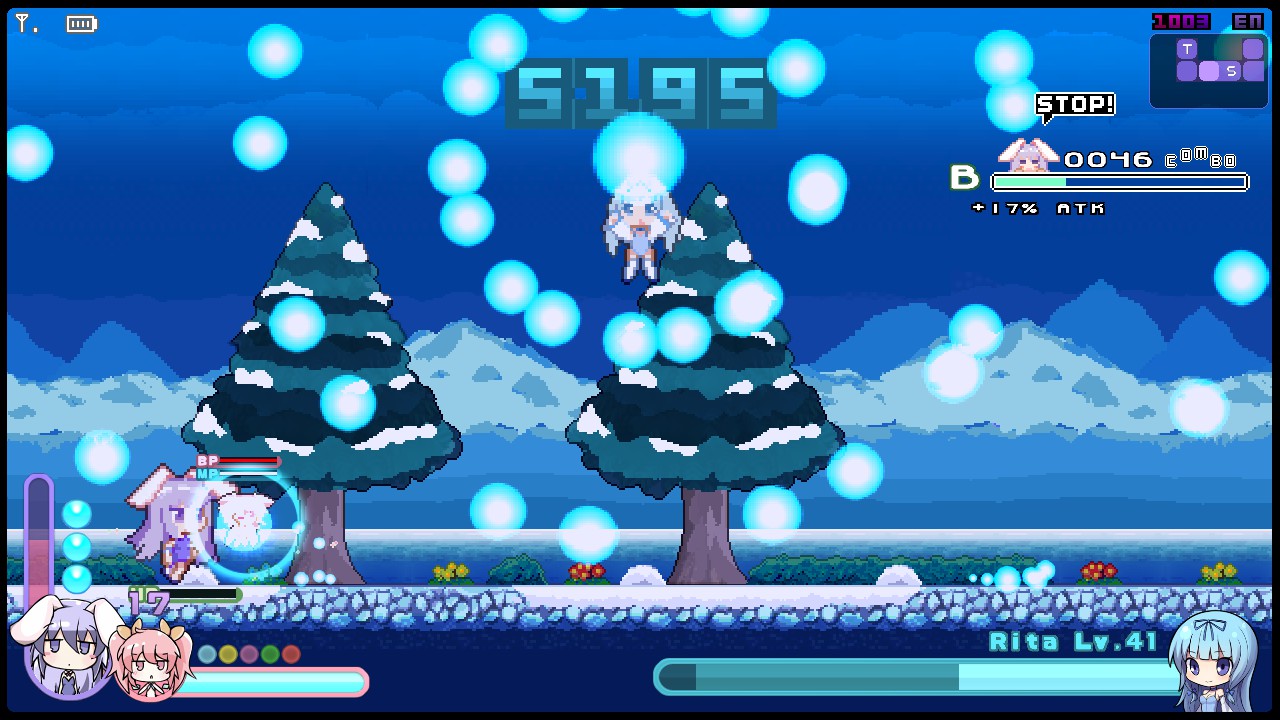Click the battery indicator icon

point(80,23)
